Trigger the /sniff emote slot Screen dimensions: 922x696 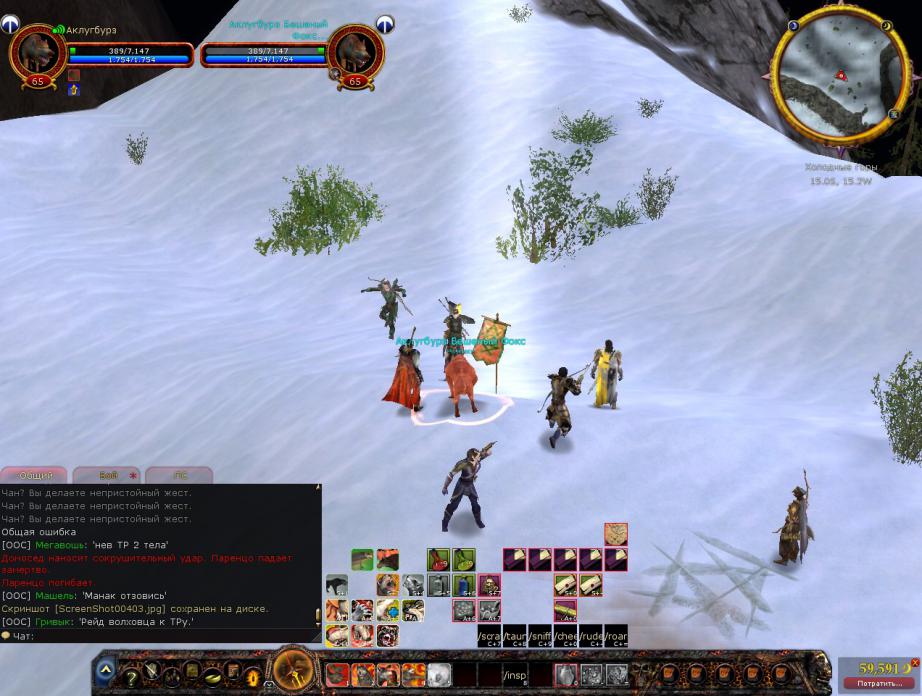[541, 635]
